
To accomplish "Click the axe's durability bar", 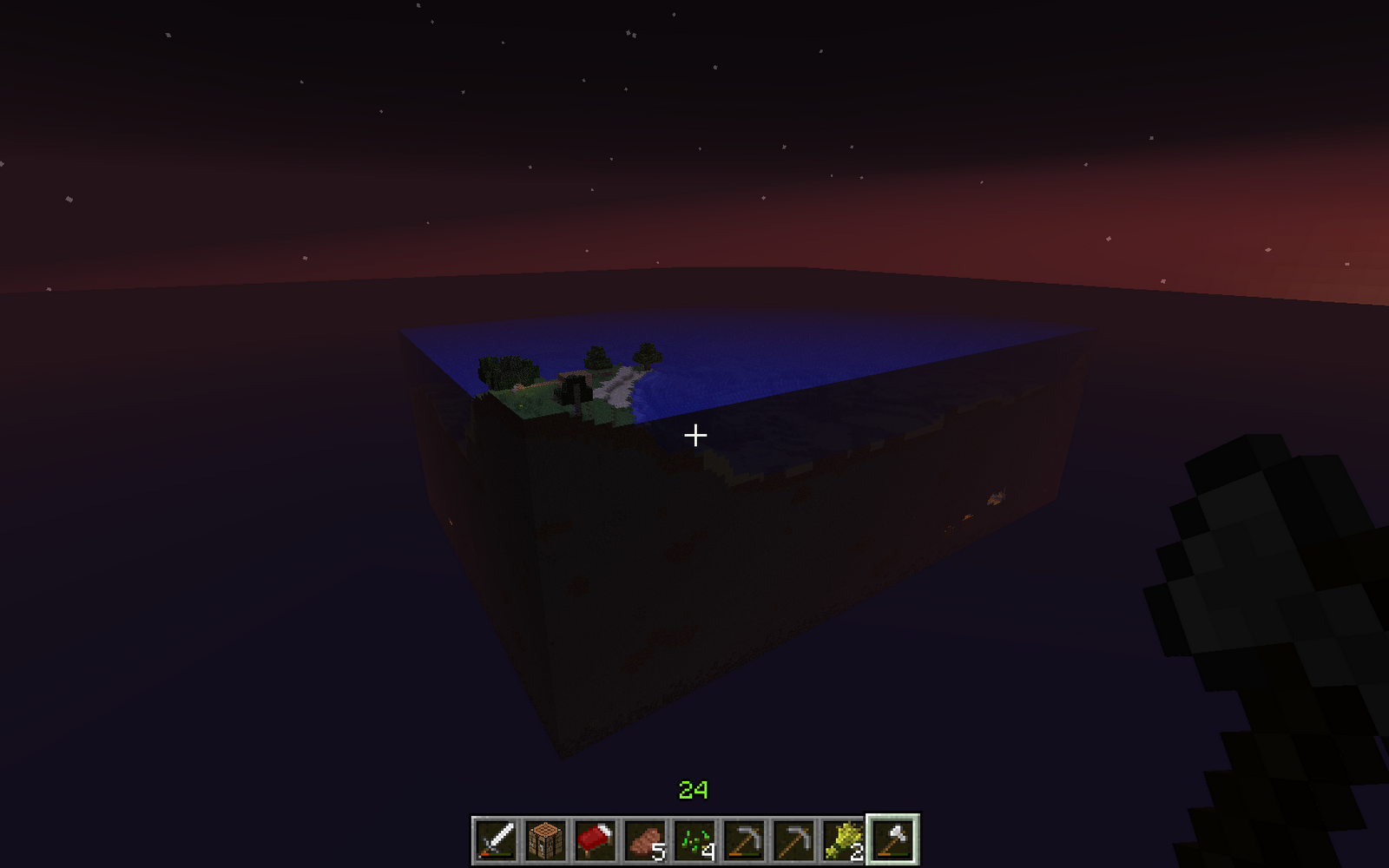I will pos(893,855).
